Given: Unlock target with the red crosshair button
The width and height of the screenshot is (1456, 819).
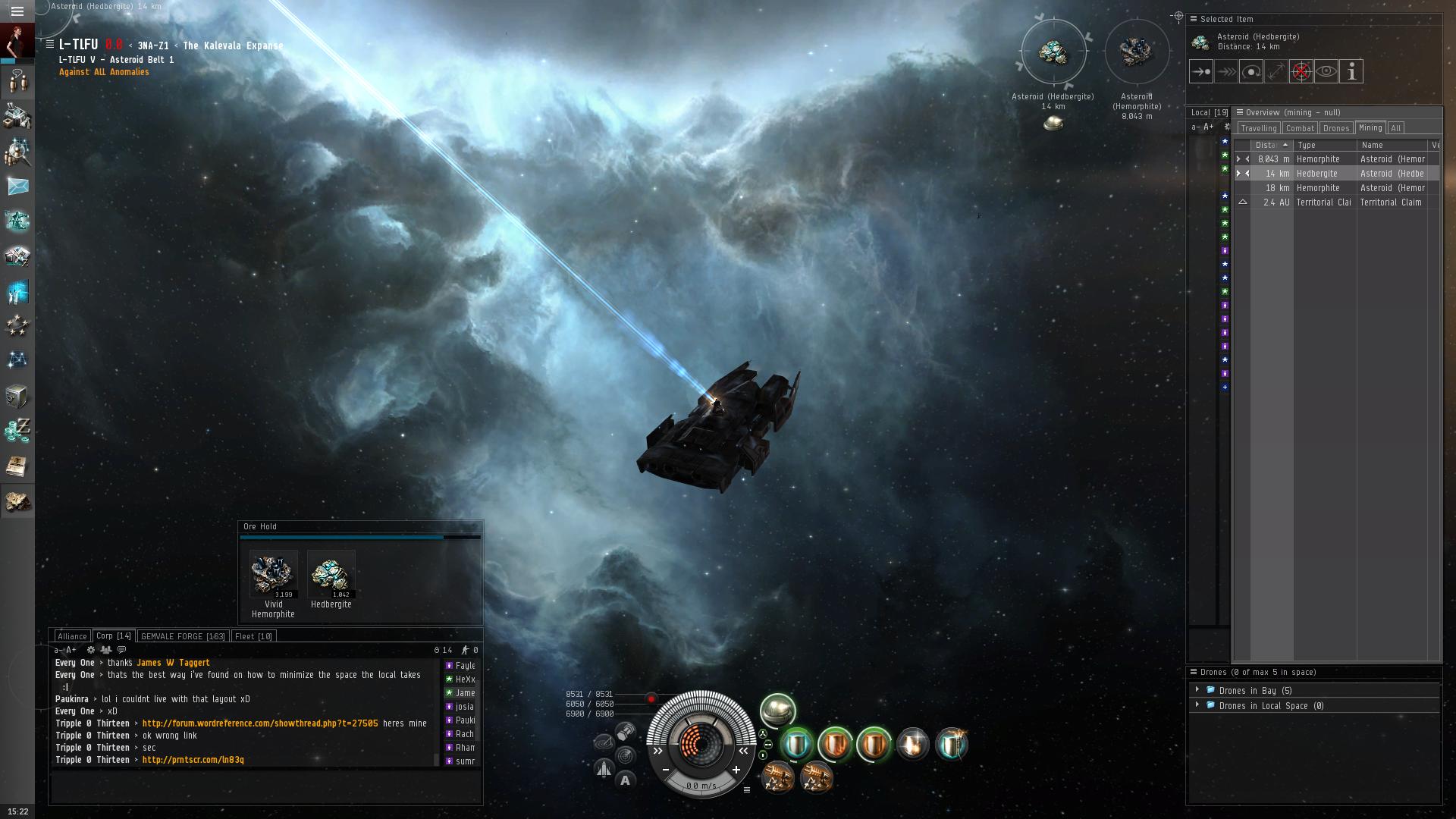Looking at the screenshot, I should tap(1301, 72).
